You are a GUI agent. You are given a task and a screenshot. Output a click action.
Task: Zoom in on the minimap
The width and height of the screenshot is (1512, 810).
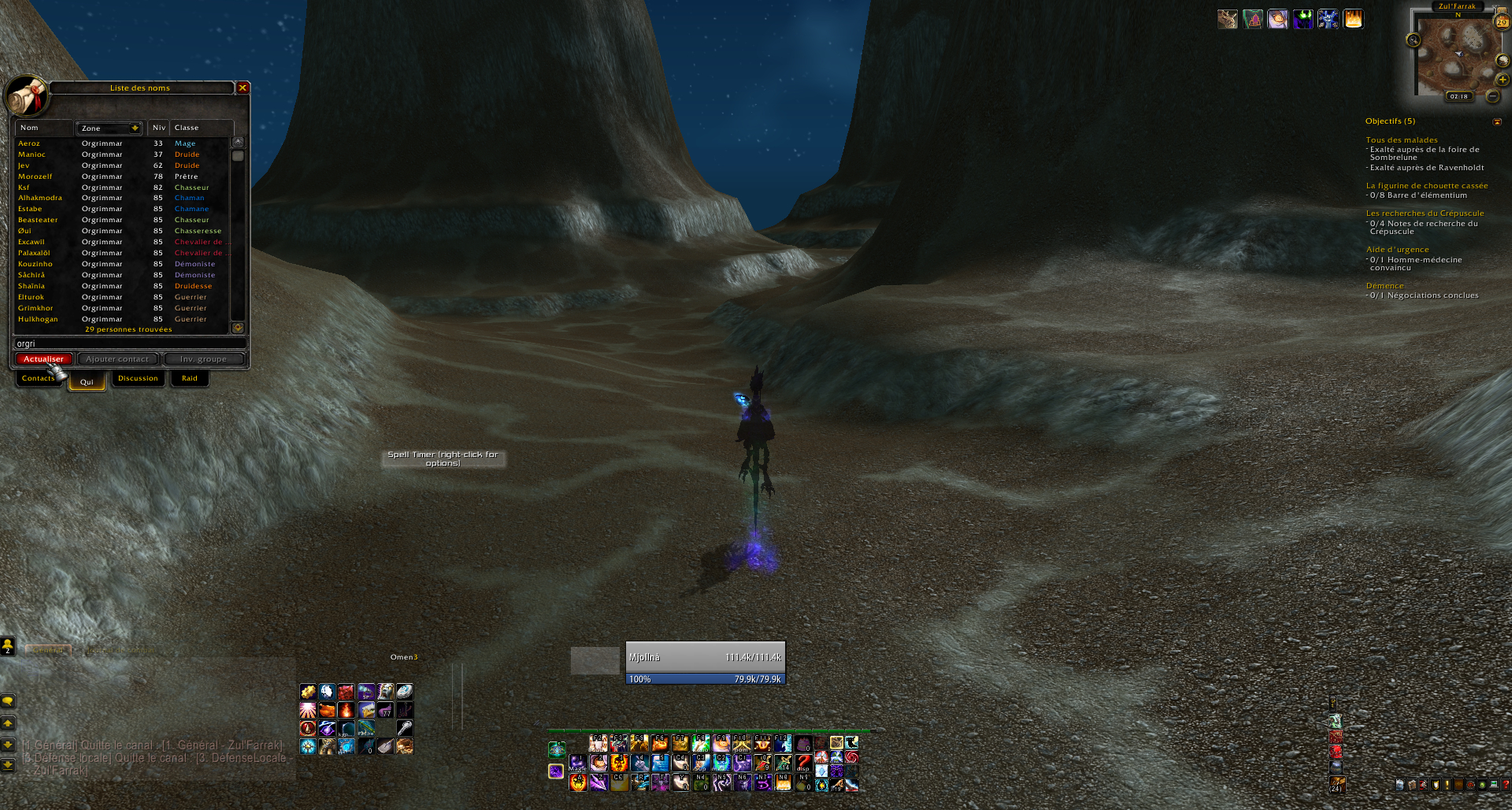pos(1503,80)
